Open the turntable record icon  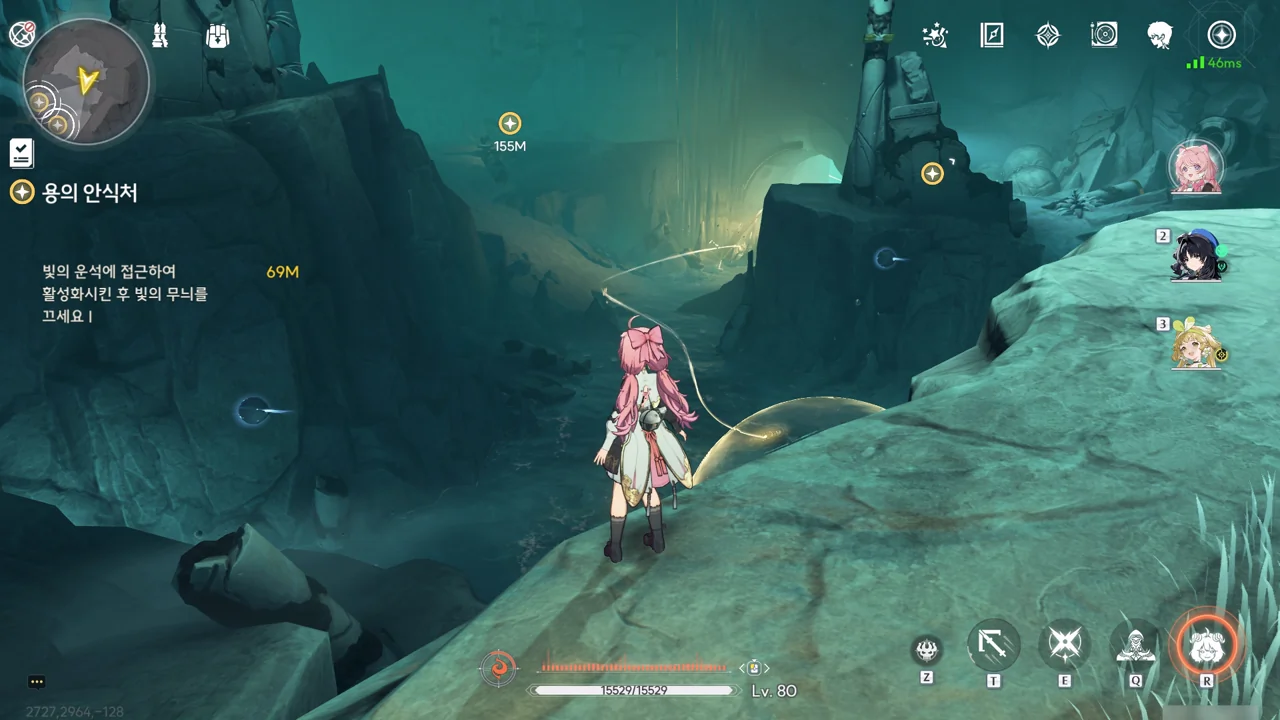(1104, 36)
